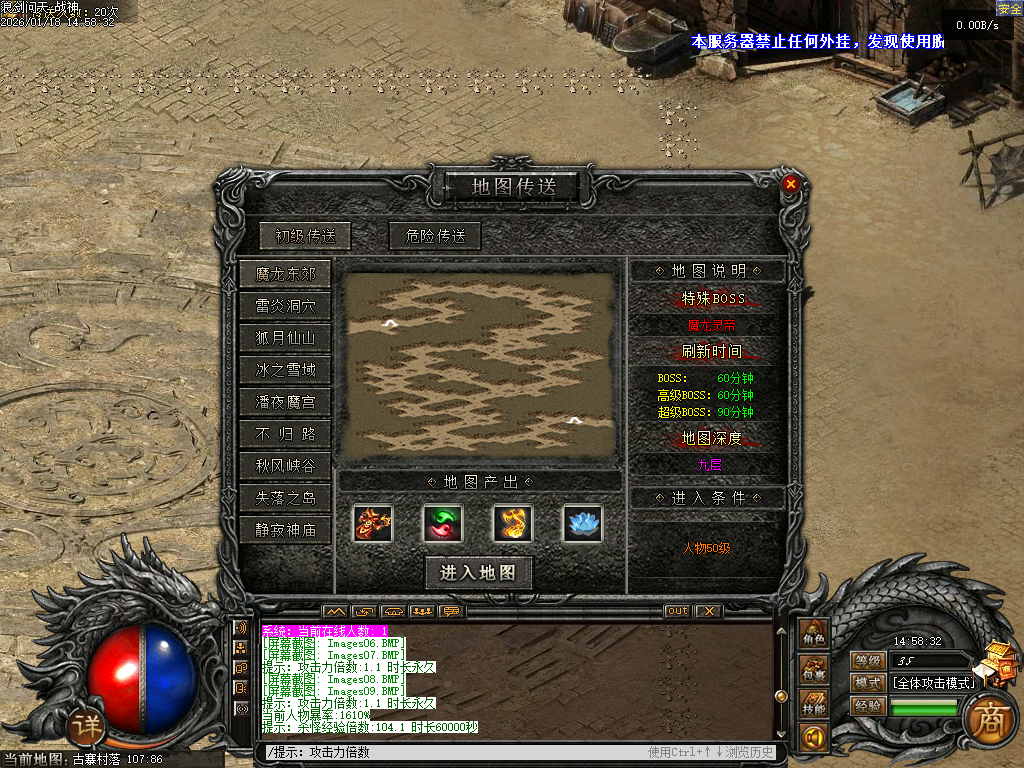Switch to the 初级传送 tab
The width and height of the screenshot is (1024, 768).
[x=305, y=236]
